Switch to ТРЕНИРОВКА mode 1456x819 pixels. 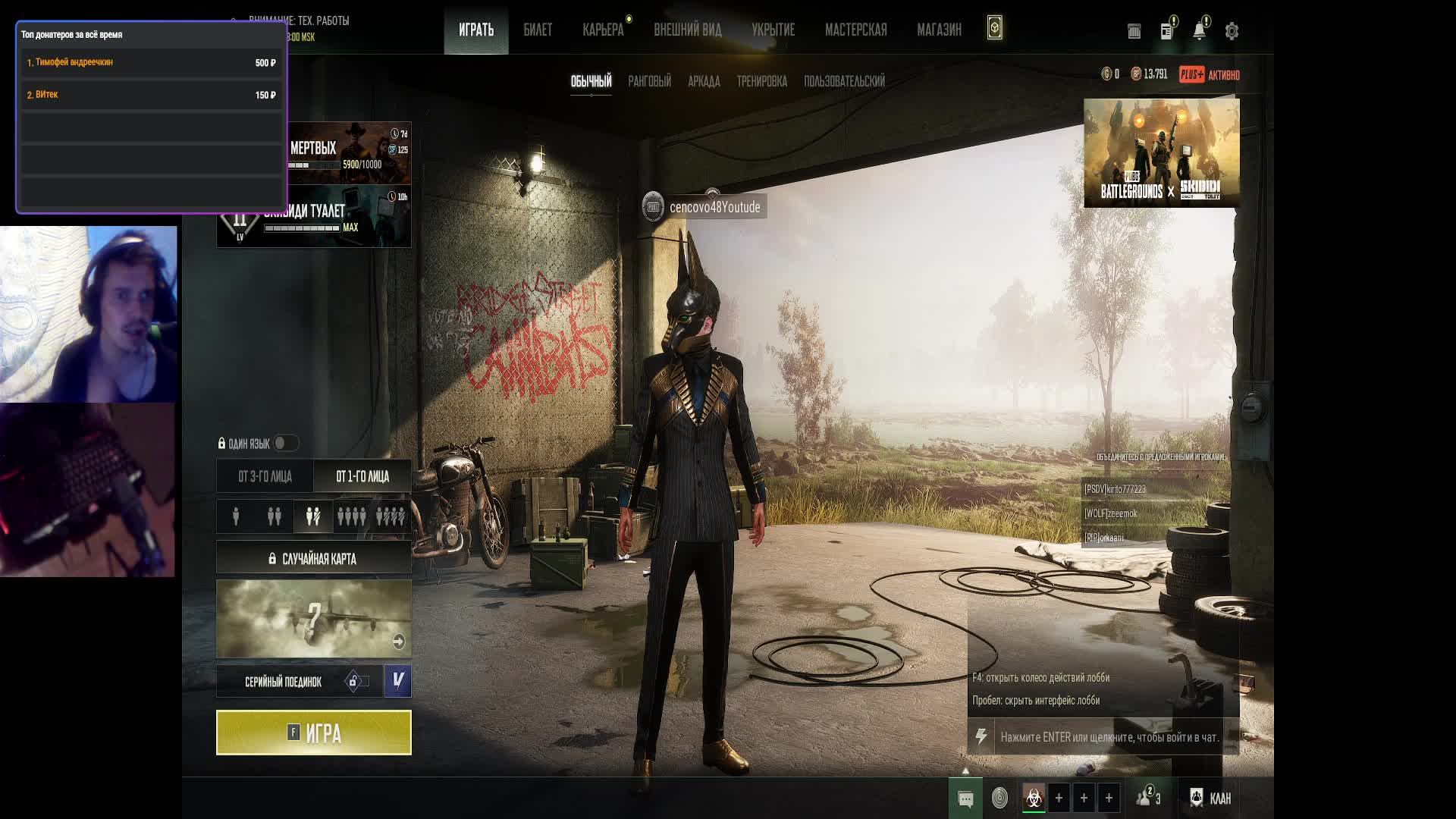coord(761,81)
